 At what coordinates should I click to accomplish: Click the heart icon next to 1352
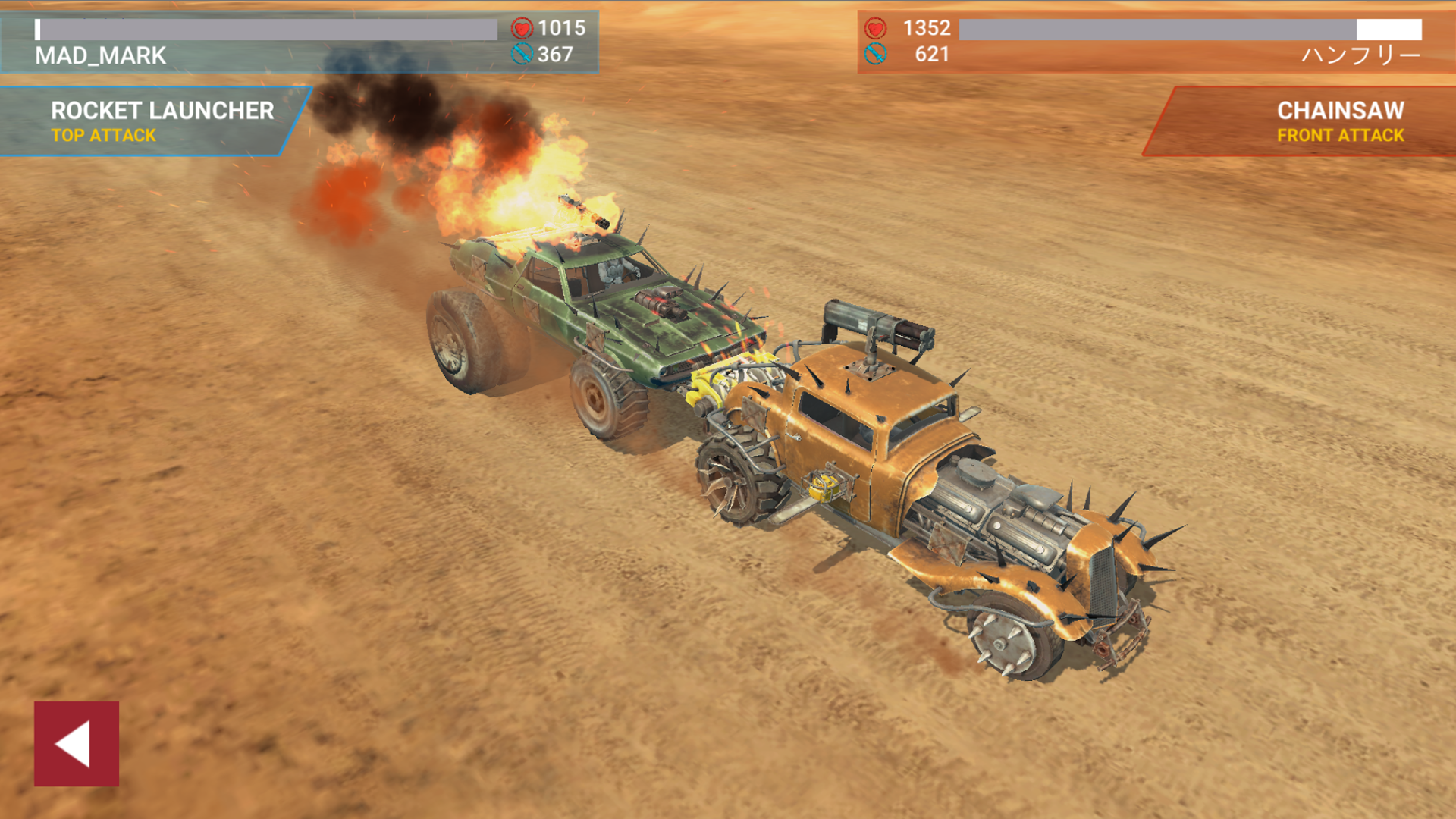tap(876, 27)
